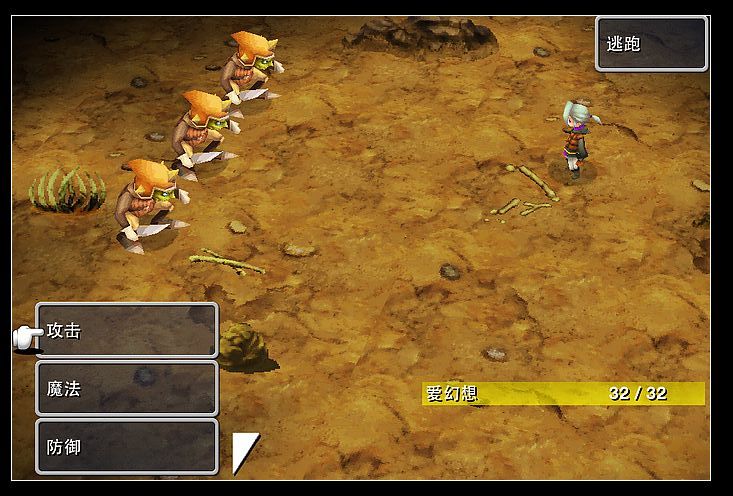
Task: Tap the 逃跑 (Flee) button
Action: tap(651, 44)
